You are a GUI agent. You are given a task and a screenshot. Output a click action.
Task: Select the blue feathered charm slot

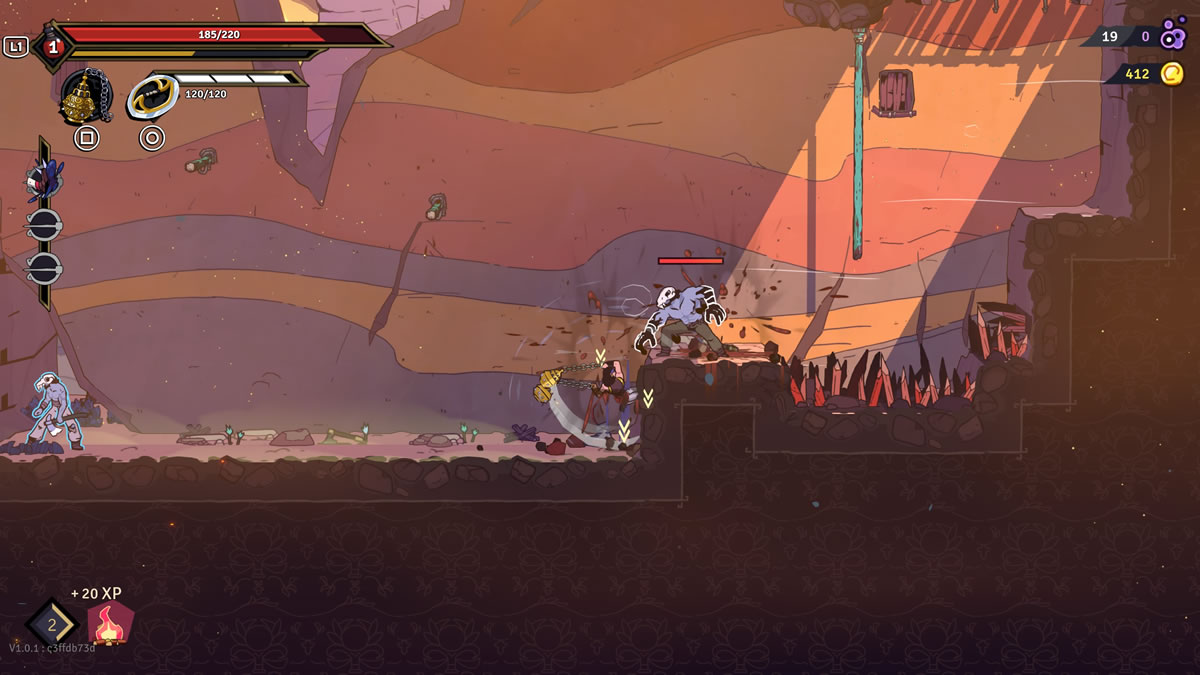[44, 180]
